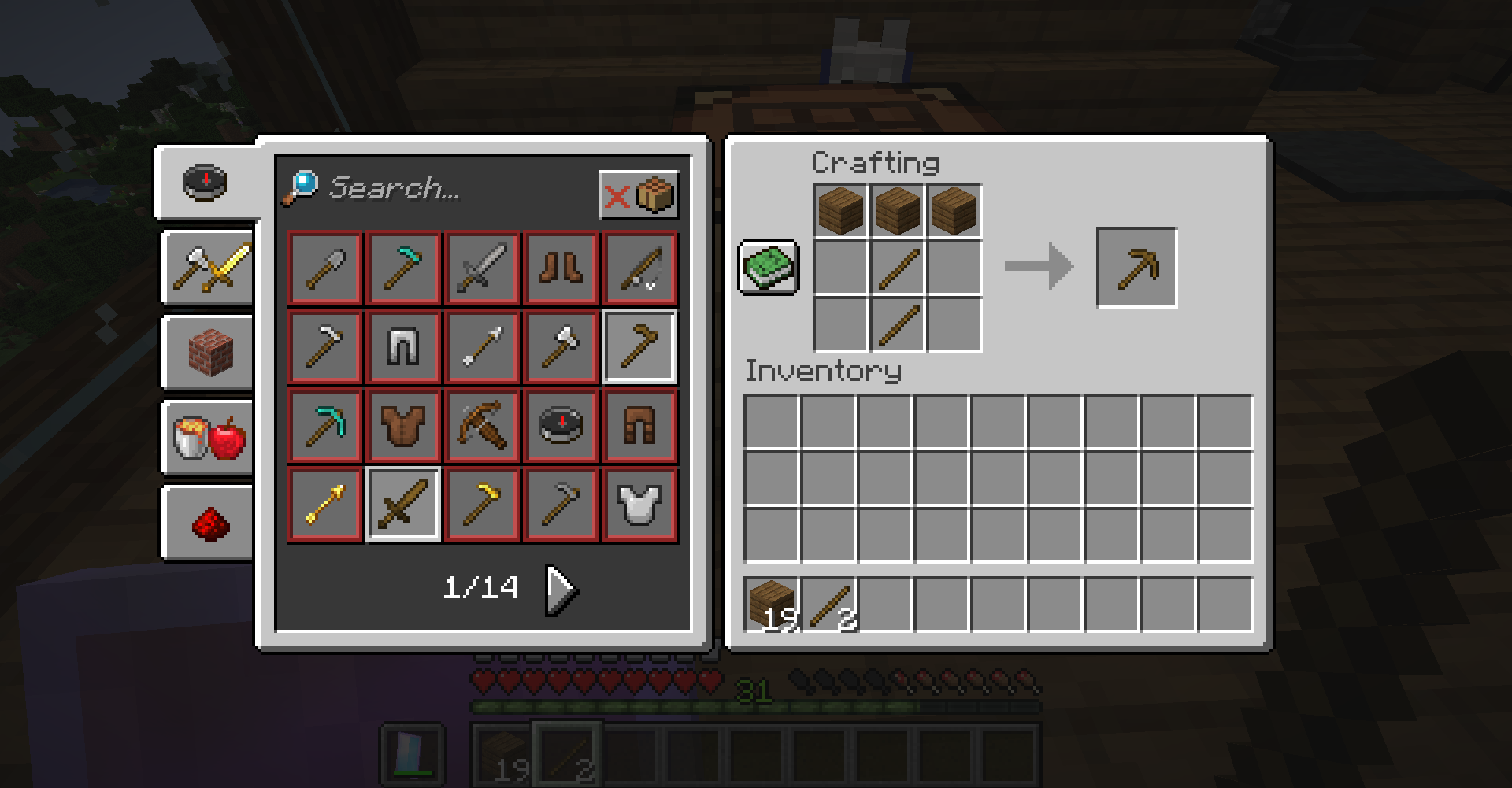Select the leather boots recipe

point(561,268)
